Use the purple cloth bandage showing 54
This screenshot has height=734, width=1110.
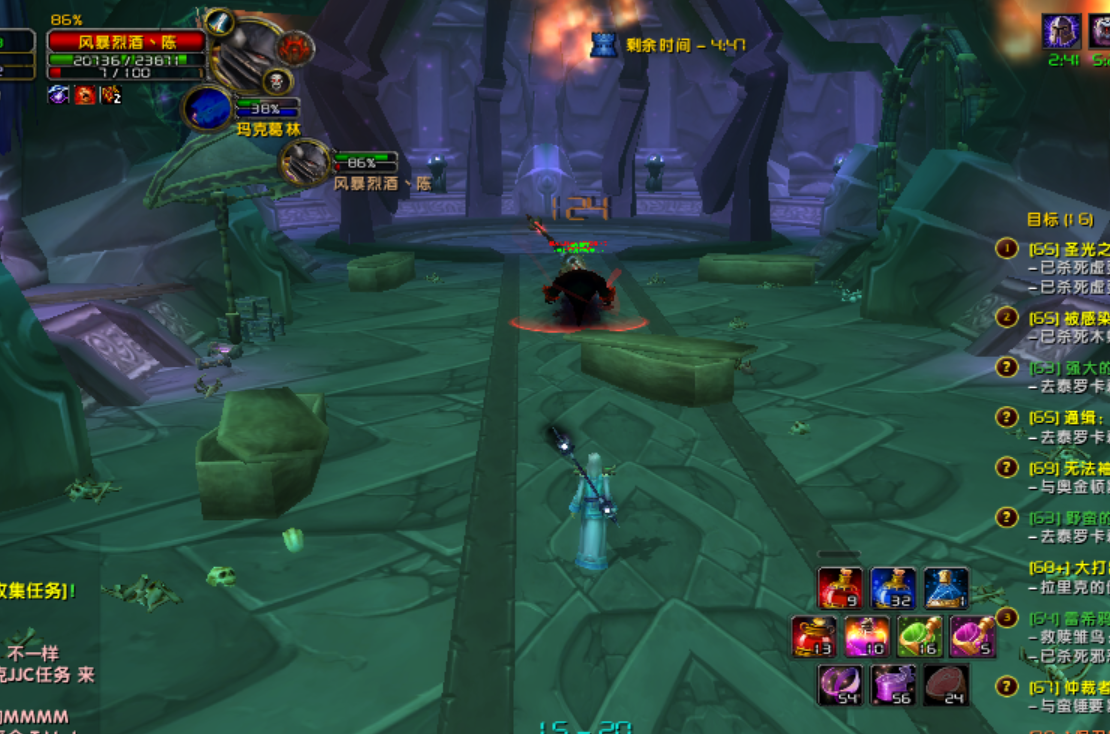click(840, 685)
